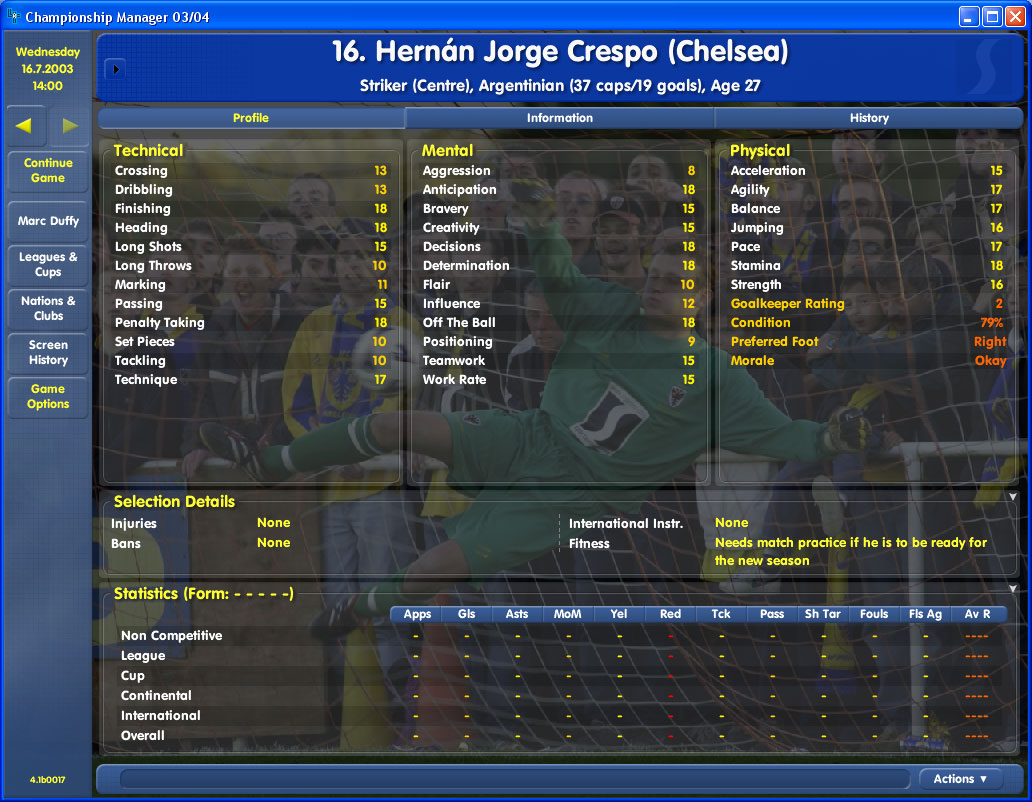
Task: Open the Actions dropdown menu
Action: 960,779
